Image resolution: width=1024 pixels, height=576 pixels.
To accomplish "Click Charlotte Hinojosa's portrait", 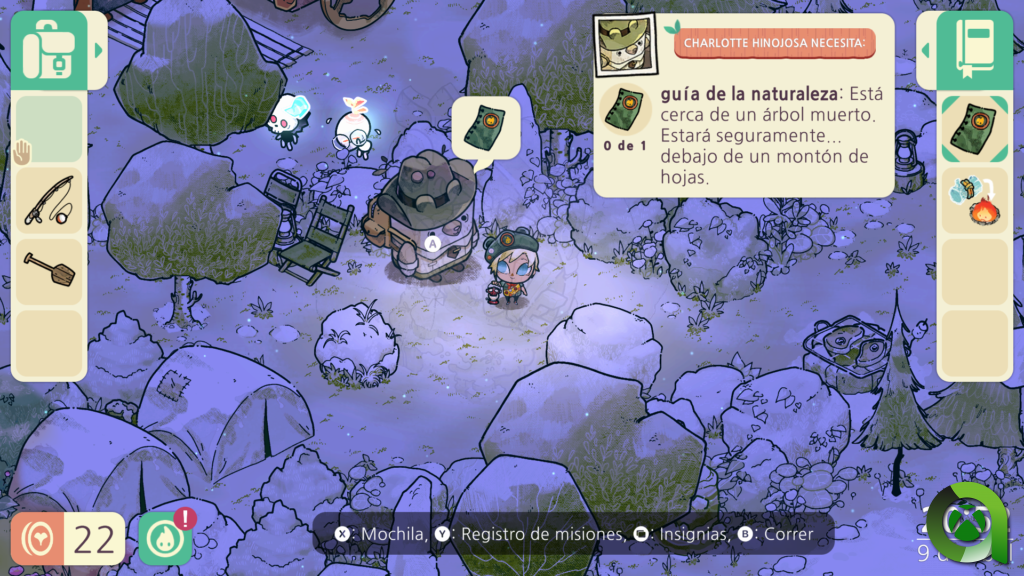I will 625,45.
